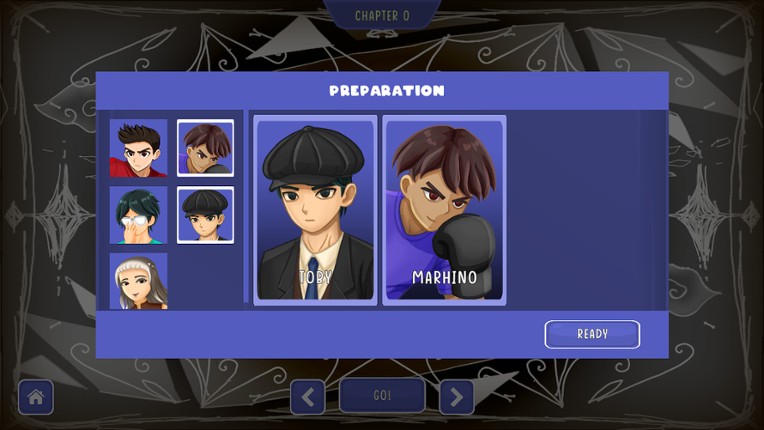This screenshot has width=764, height=430.
Task: Return to the home screen
Action: pyautogui.click(x=36, y=397)
